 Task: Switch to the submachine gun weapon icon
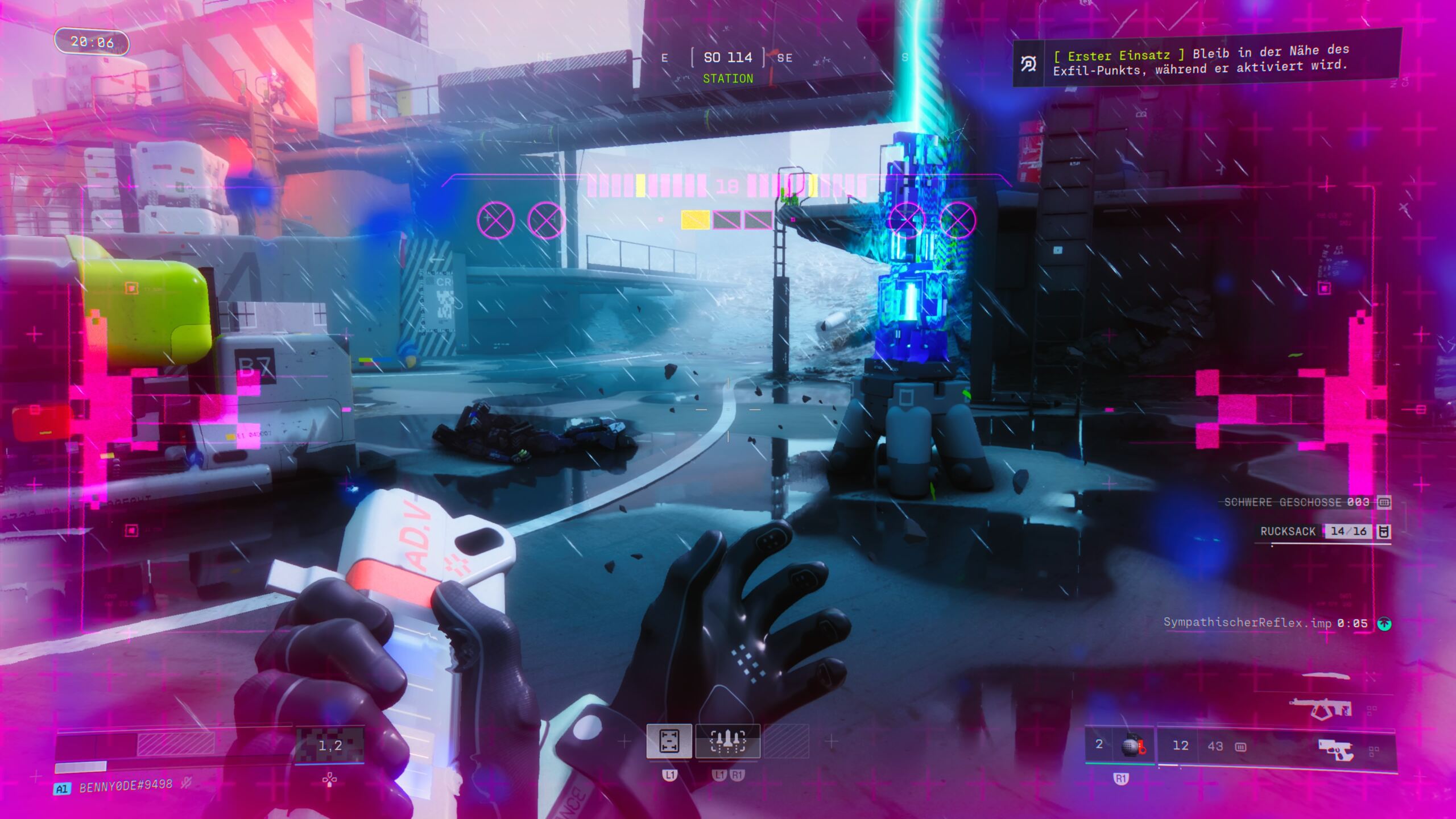(1321, 708)
